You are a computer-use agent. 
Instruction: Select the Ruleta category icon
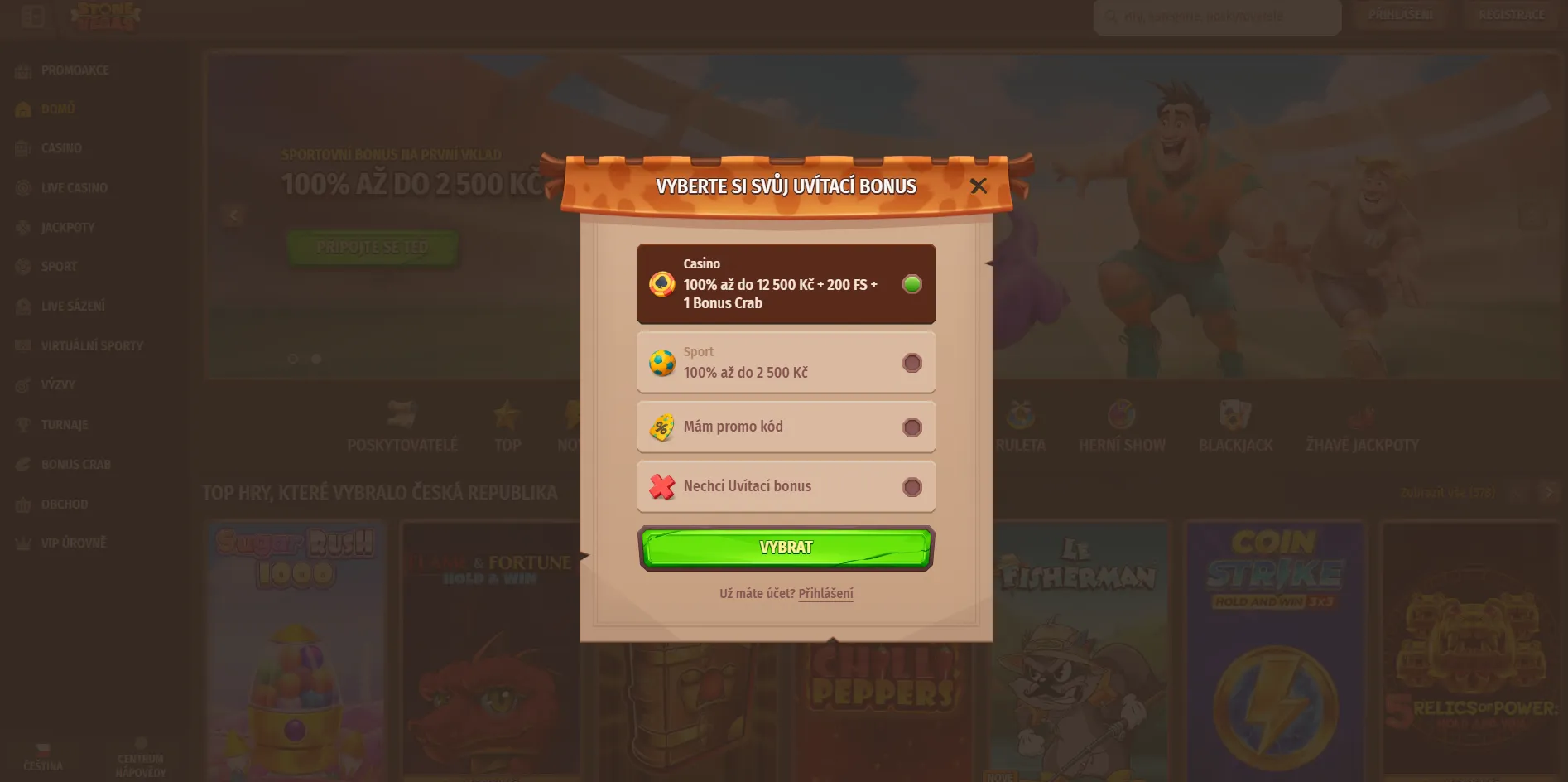point(1021,424)
